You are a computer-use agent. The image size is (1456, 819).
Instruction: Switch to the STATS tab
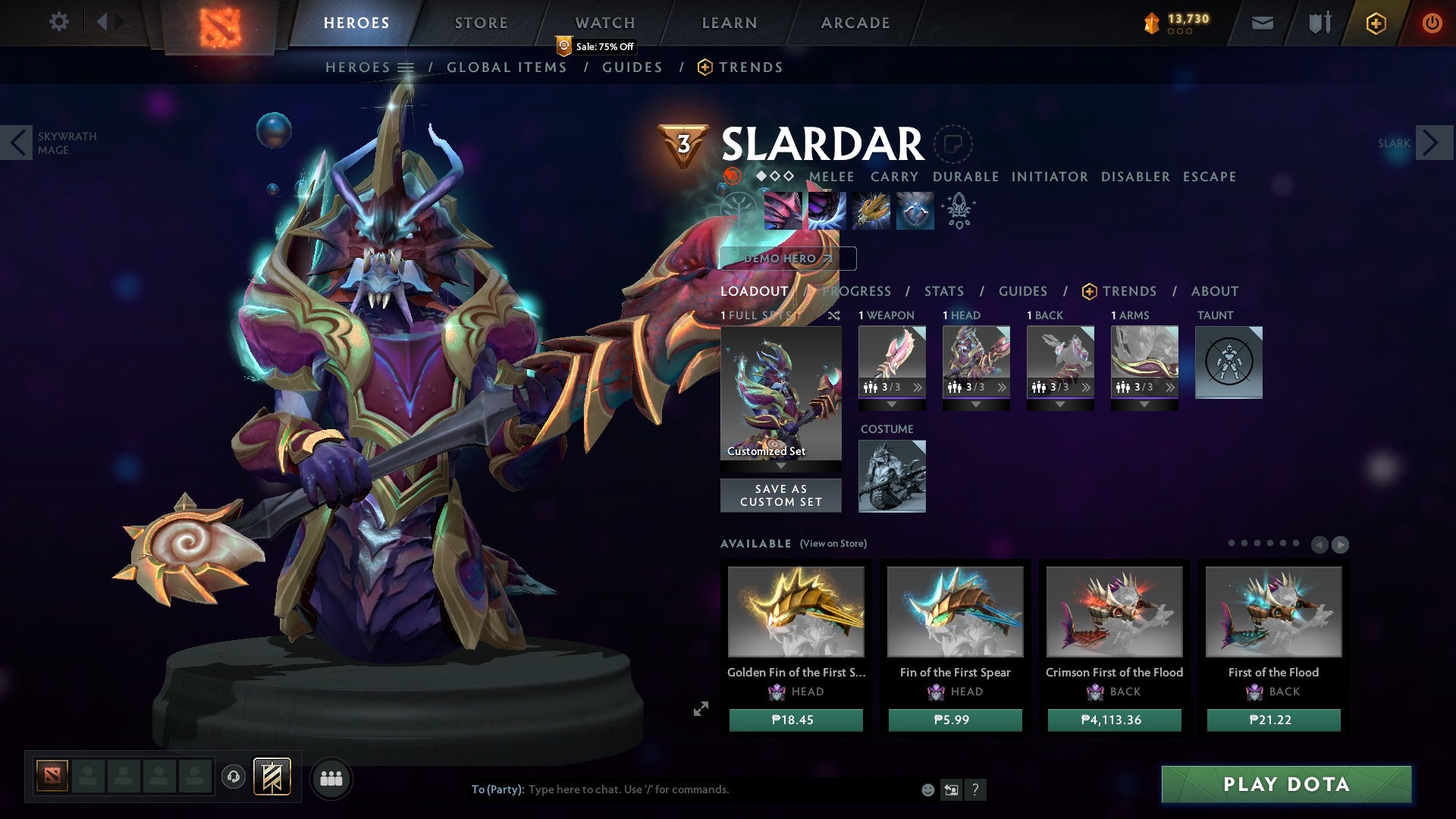click(943, 291)
